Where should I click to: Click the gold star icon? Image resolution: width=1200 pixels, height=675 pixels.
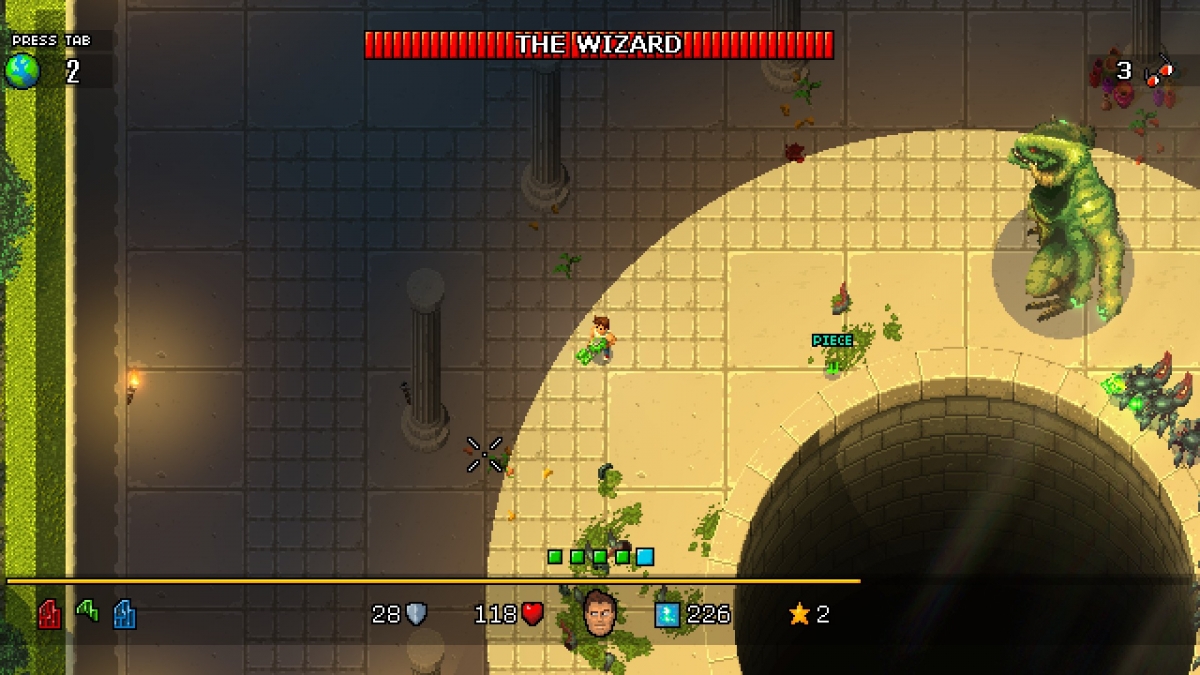[x=799, y=614]
